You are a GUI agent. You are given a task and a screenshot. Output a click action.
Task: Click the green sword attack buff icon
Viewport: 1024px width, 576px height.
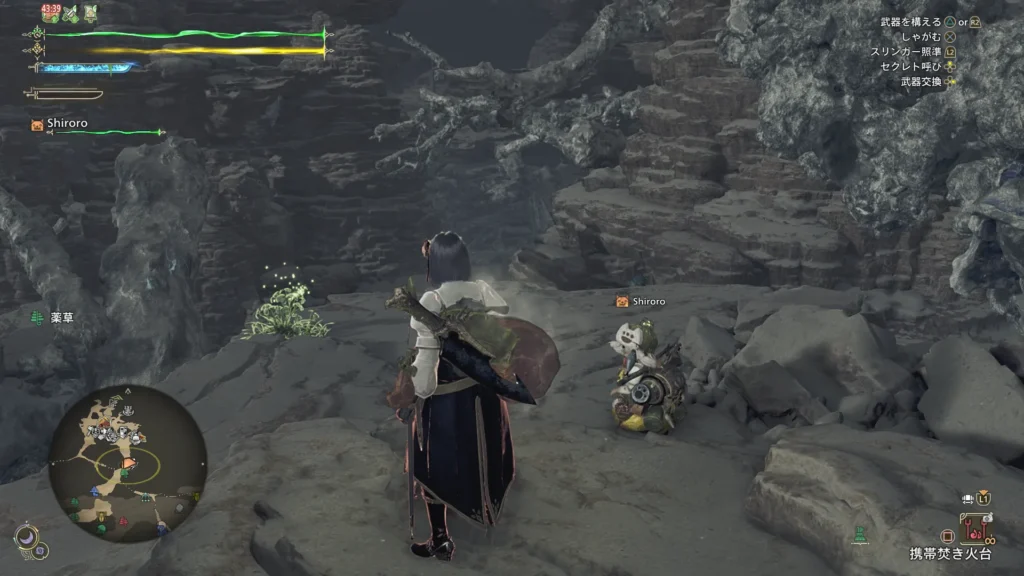(x=71, y=13)
